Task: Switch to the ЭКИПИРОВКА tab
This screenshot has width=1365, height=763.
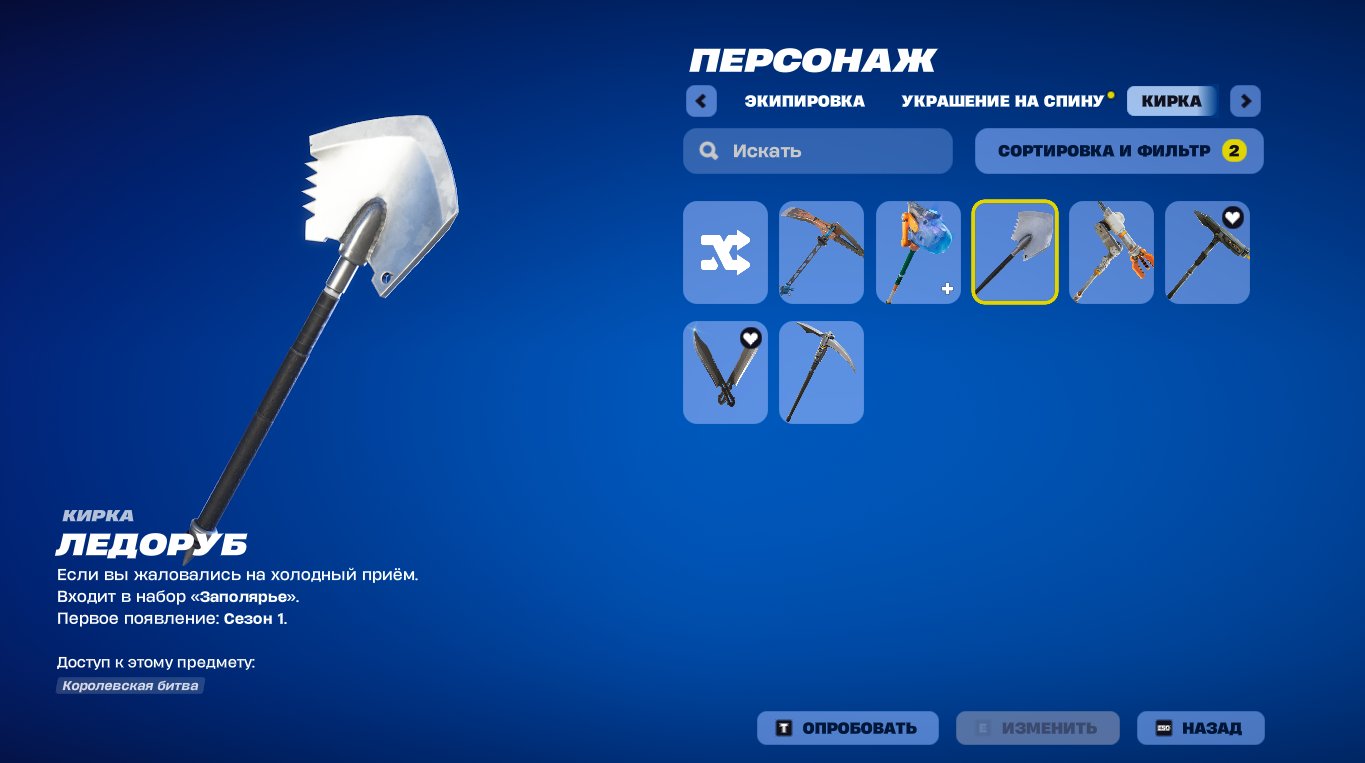Action: [x=806, y=101]
